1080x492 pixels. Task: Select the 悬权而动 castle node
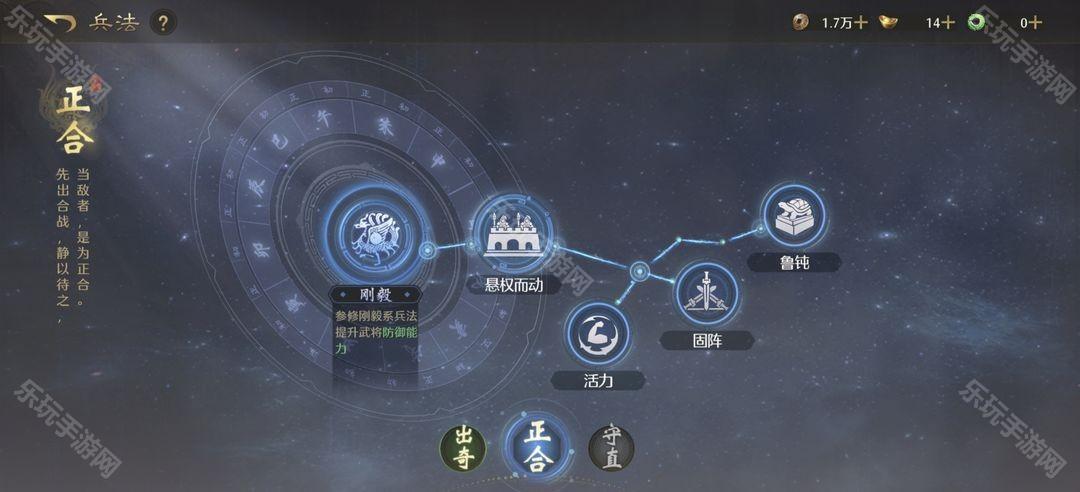(x=512, y=234)
